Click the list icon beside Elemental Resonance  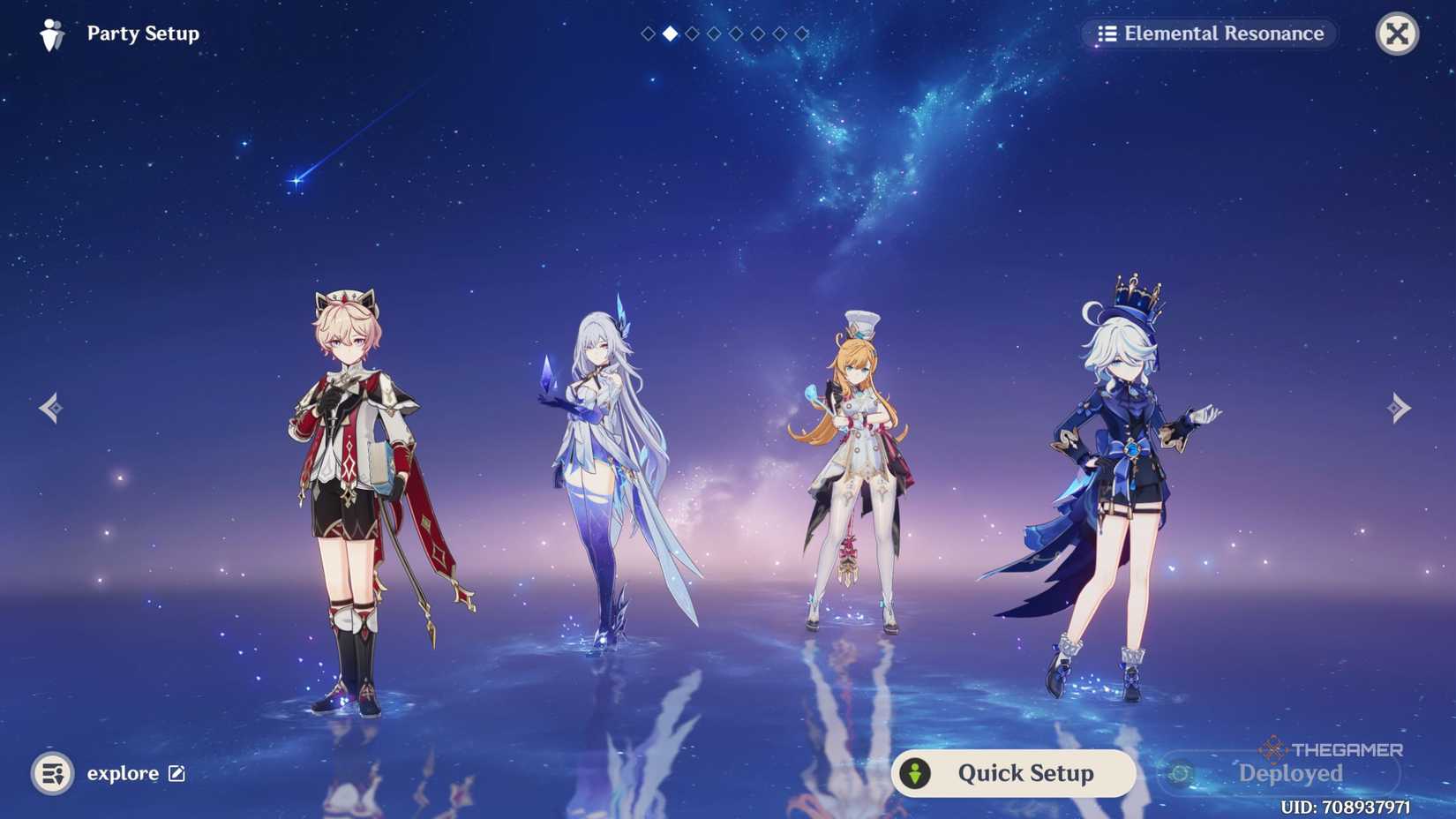point(1107,34)
